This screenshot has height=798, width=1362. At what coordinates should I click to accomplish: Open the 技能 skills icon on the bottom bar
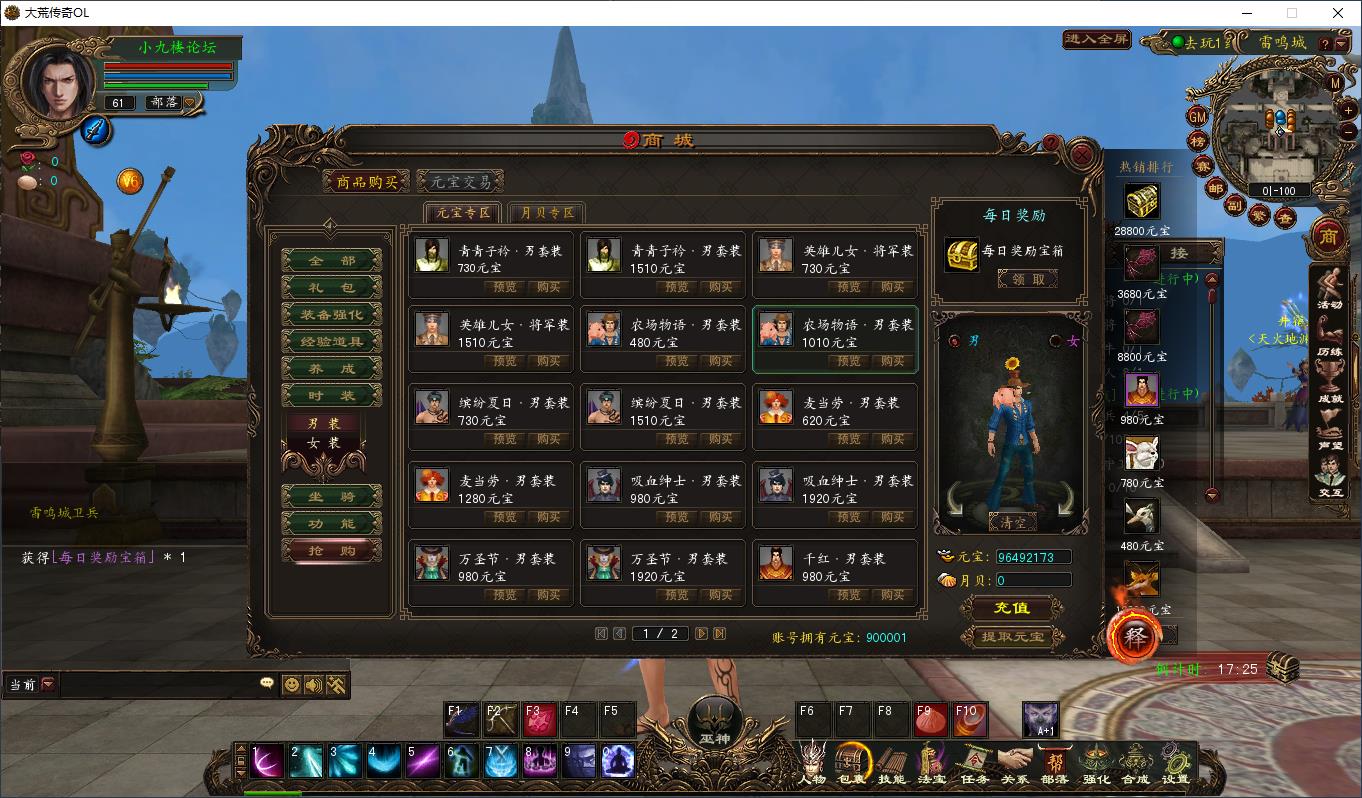[x=889, y=765]
